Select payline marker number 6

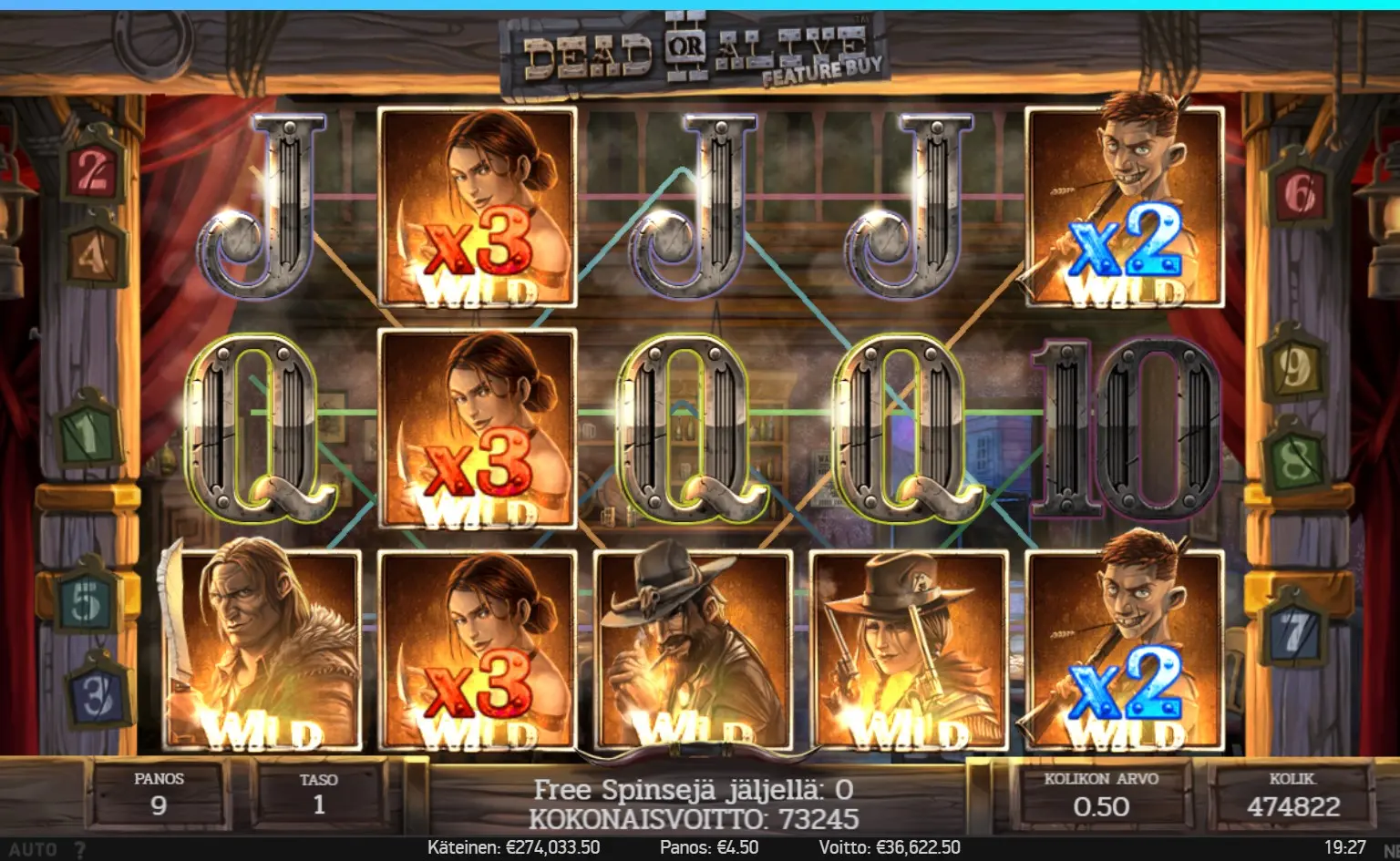pos(1299,194)
